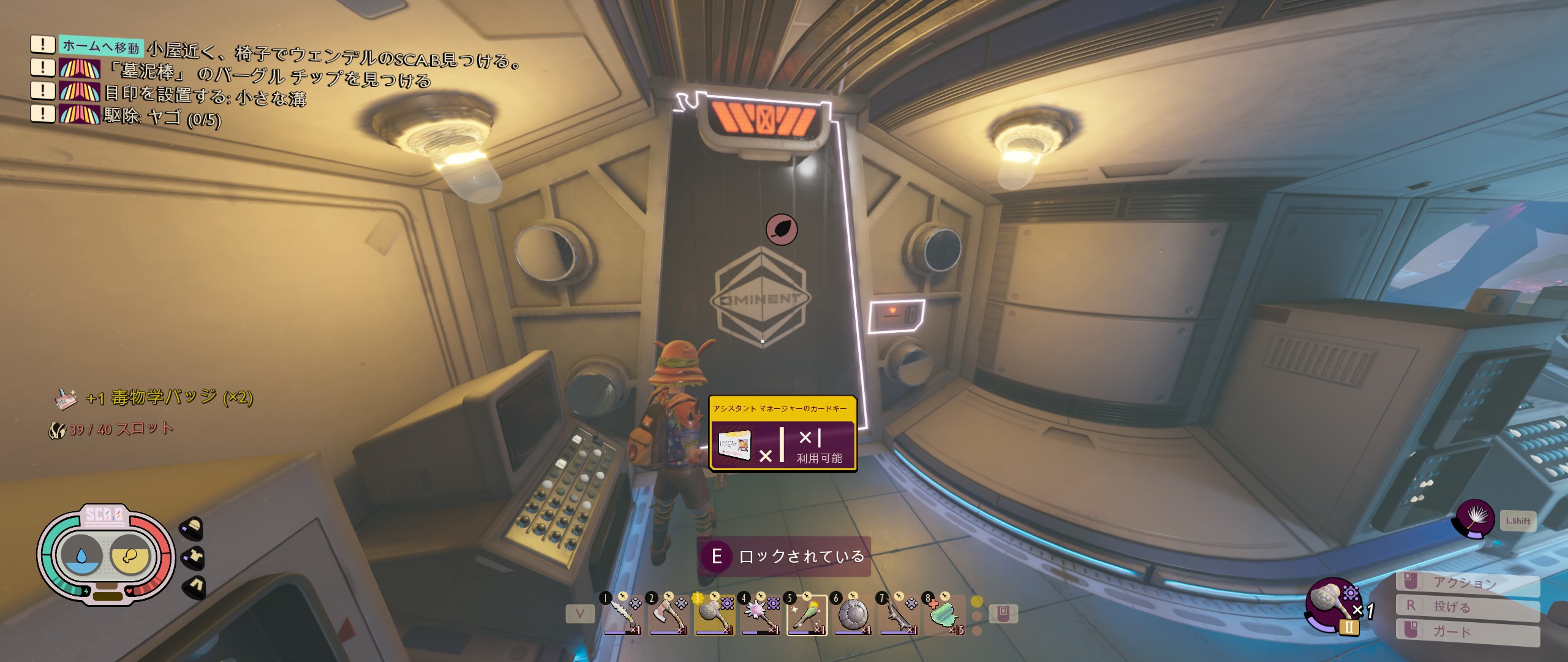The width and height of the screenshot is (1568, 662).
Task: Click the assistant manager keycard tooltip
Action: coord(782,433)
